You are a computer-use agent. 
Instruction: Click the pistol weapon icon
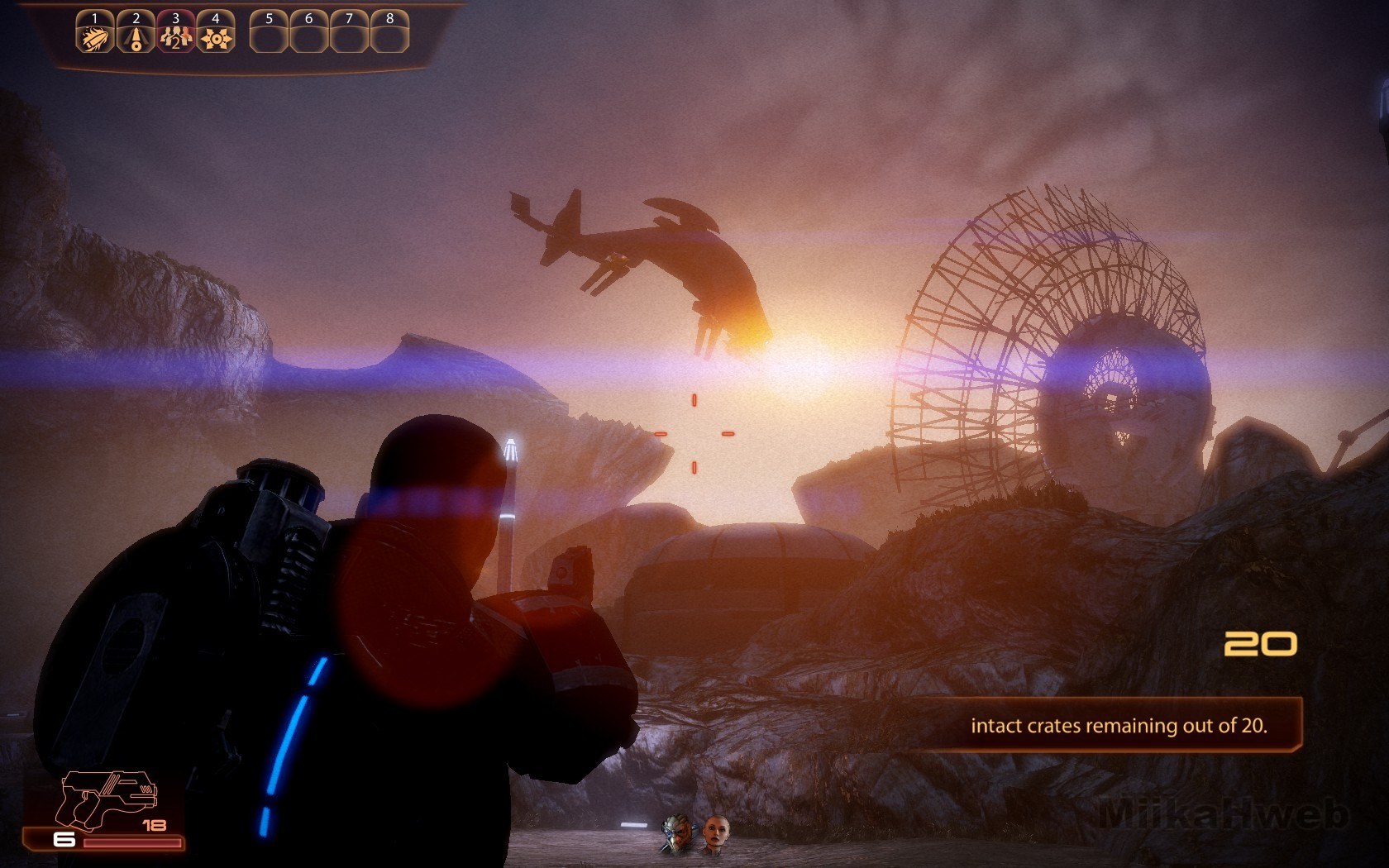[x=109, y=799]
